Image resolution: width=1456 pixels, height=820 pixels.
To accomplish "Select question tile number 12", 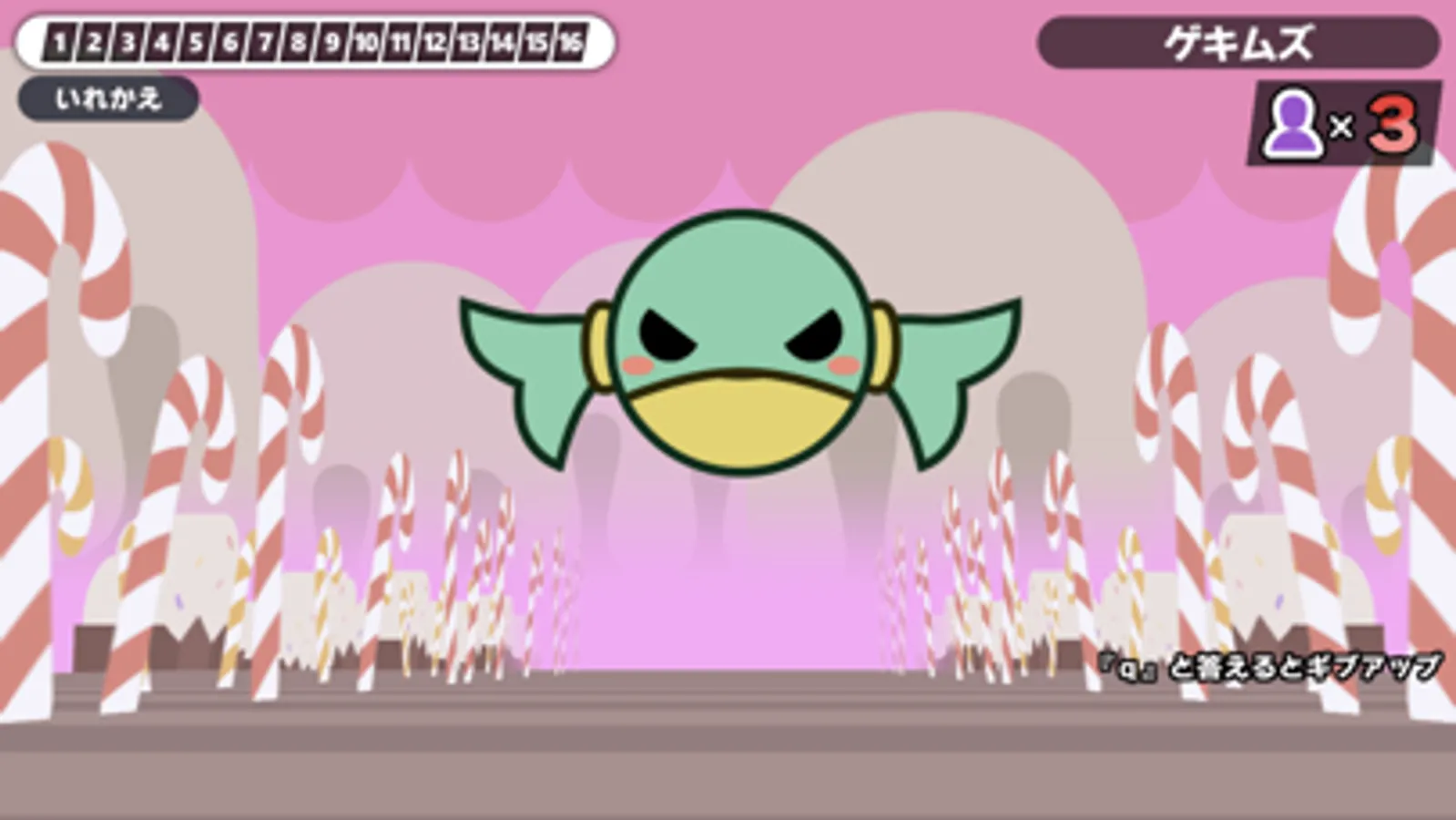I will pyautogui.click(x=435, y=42).
